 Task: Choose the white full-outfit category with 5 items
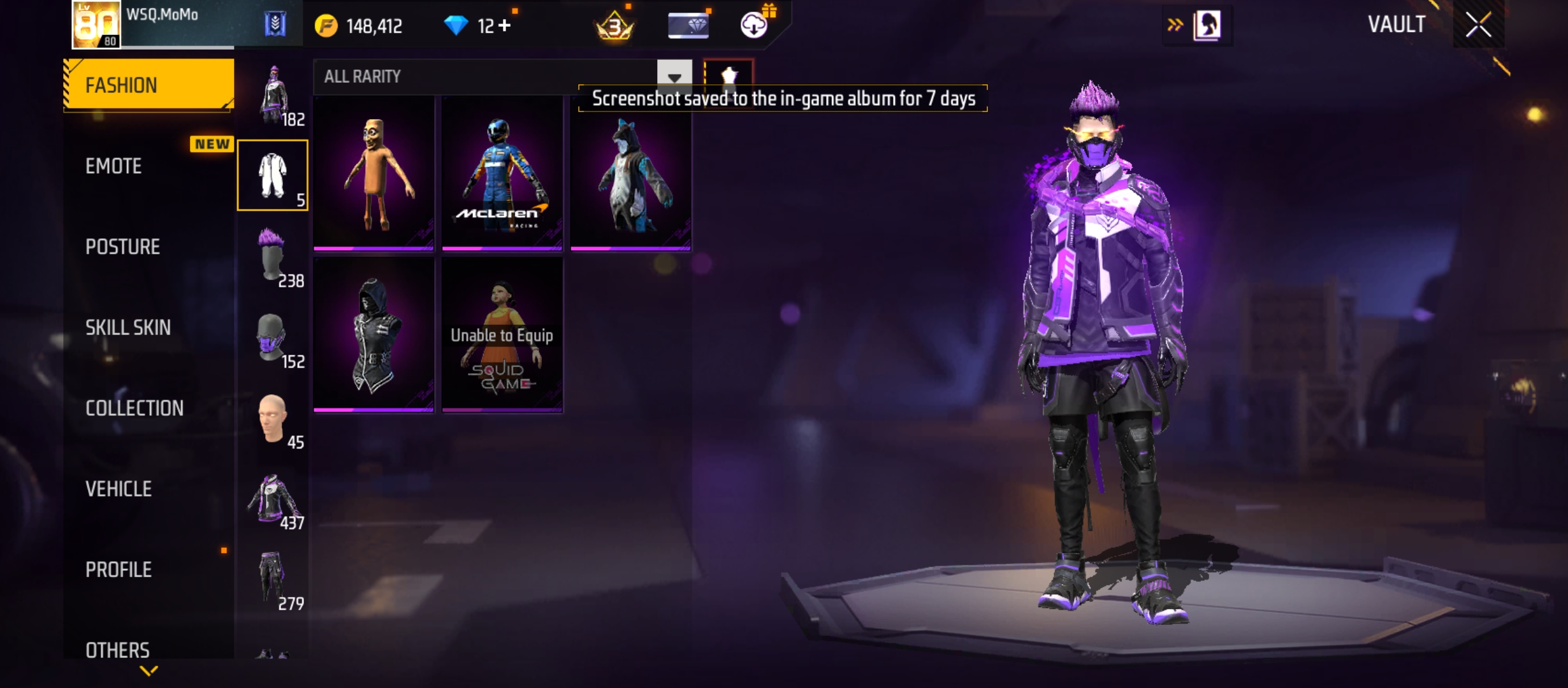273,176
